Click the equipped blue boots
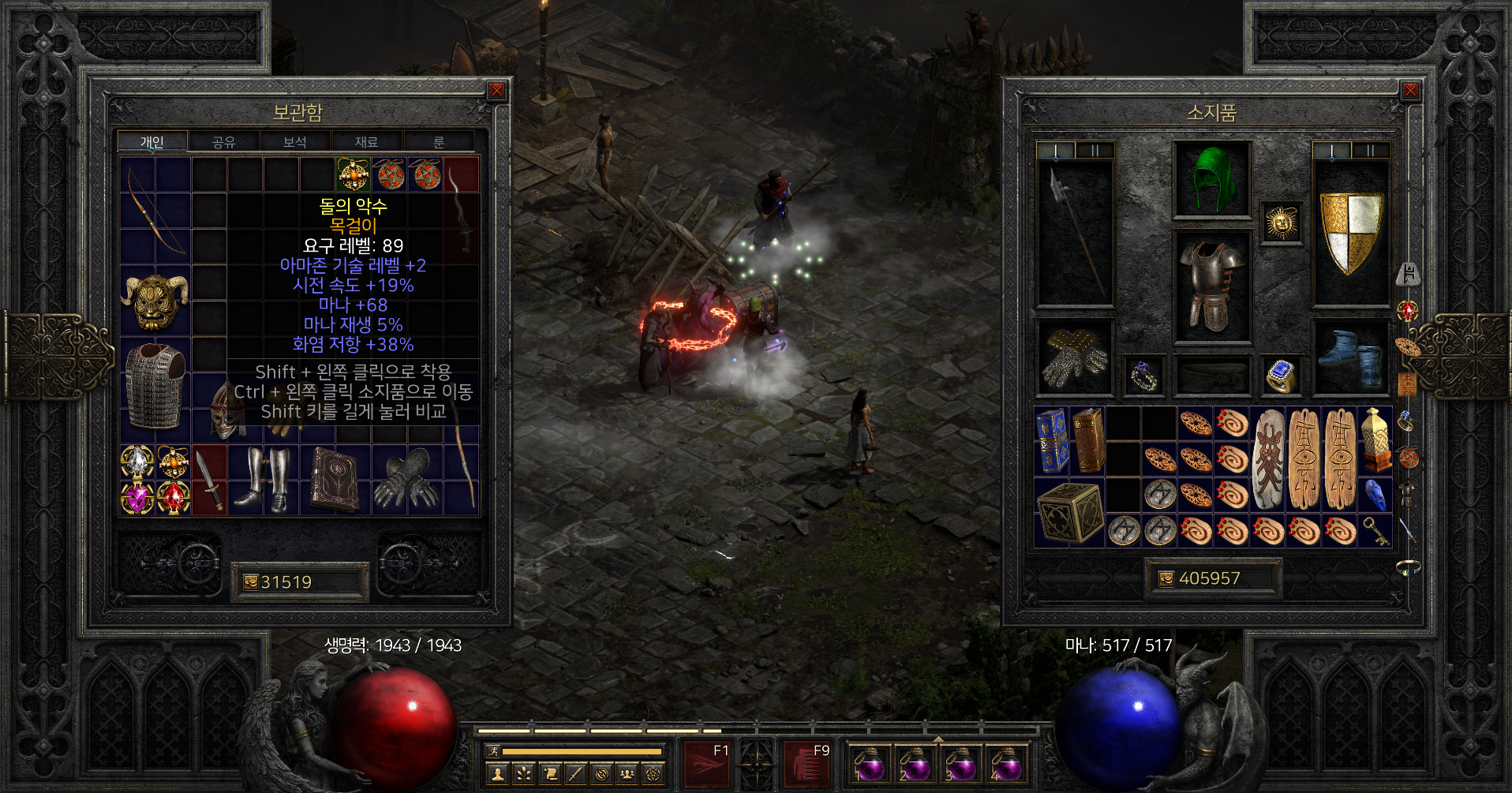Viewport: 1512px width, 793px height. point(1351,357)
